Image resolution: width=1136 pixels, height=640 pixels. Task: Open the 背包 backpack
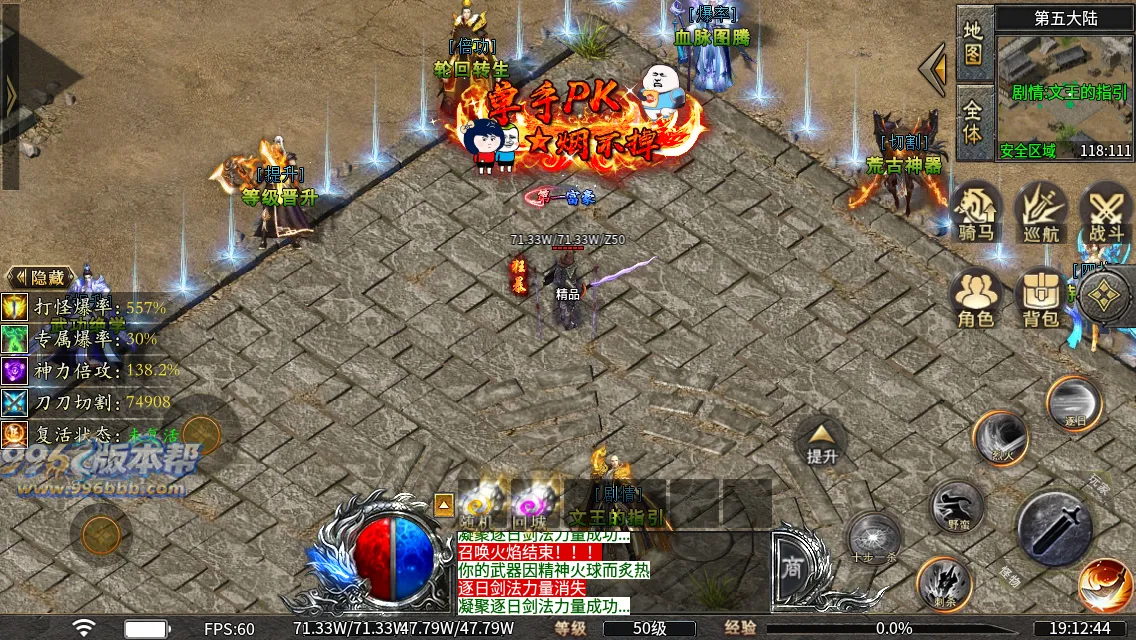(x=1041, y=298)
